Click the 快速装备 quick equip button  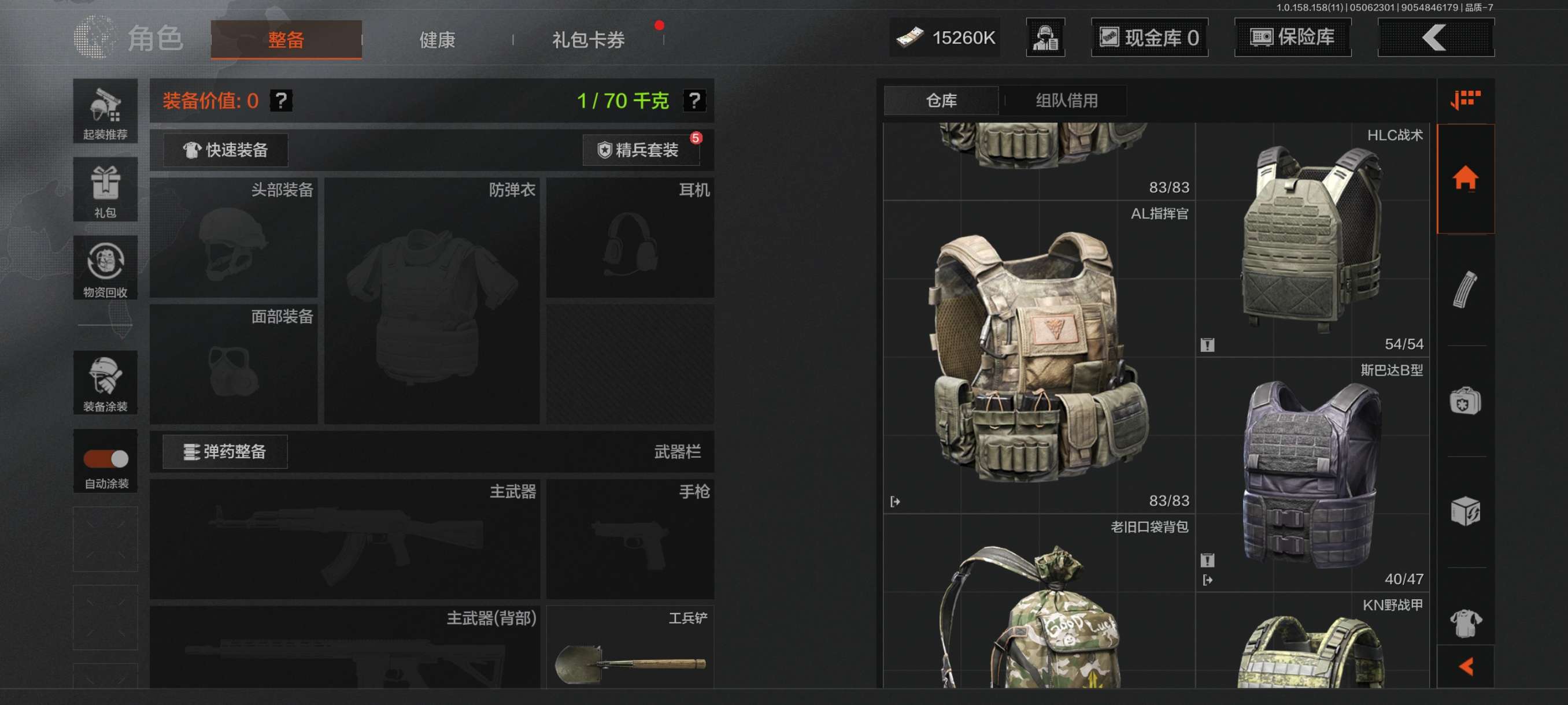click(225, 150)
